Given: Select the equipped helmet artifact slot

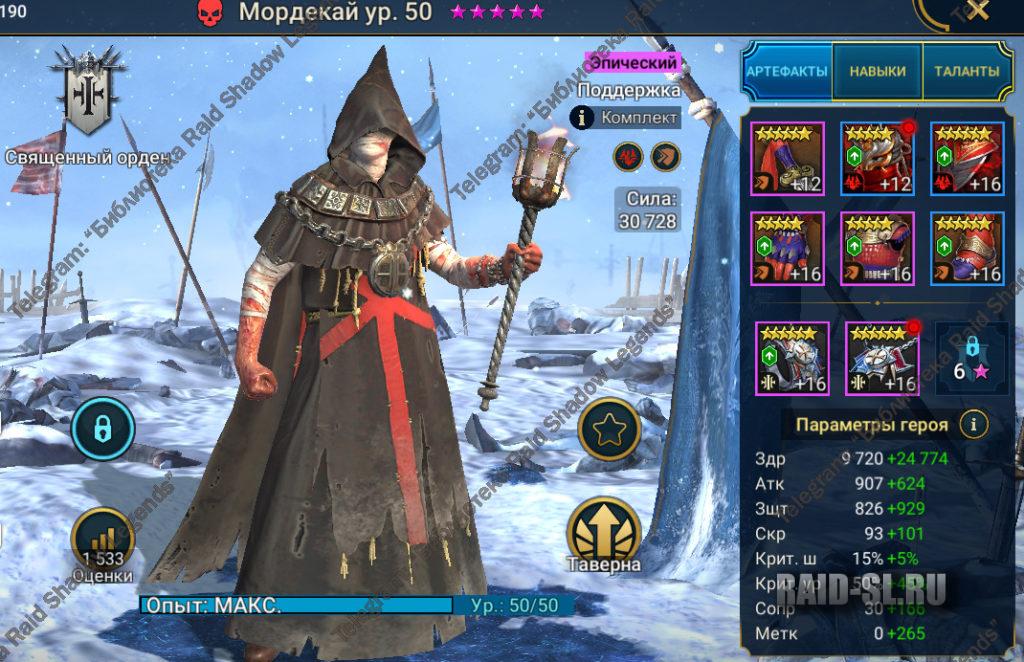Looking at the screenshot, I should 877,158.
